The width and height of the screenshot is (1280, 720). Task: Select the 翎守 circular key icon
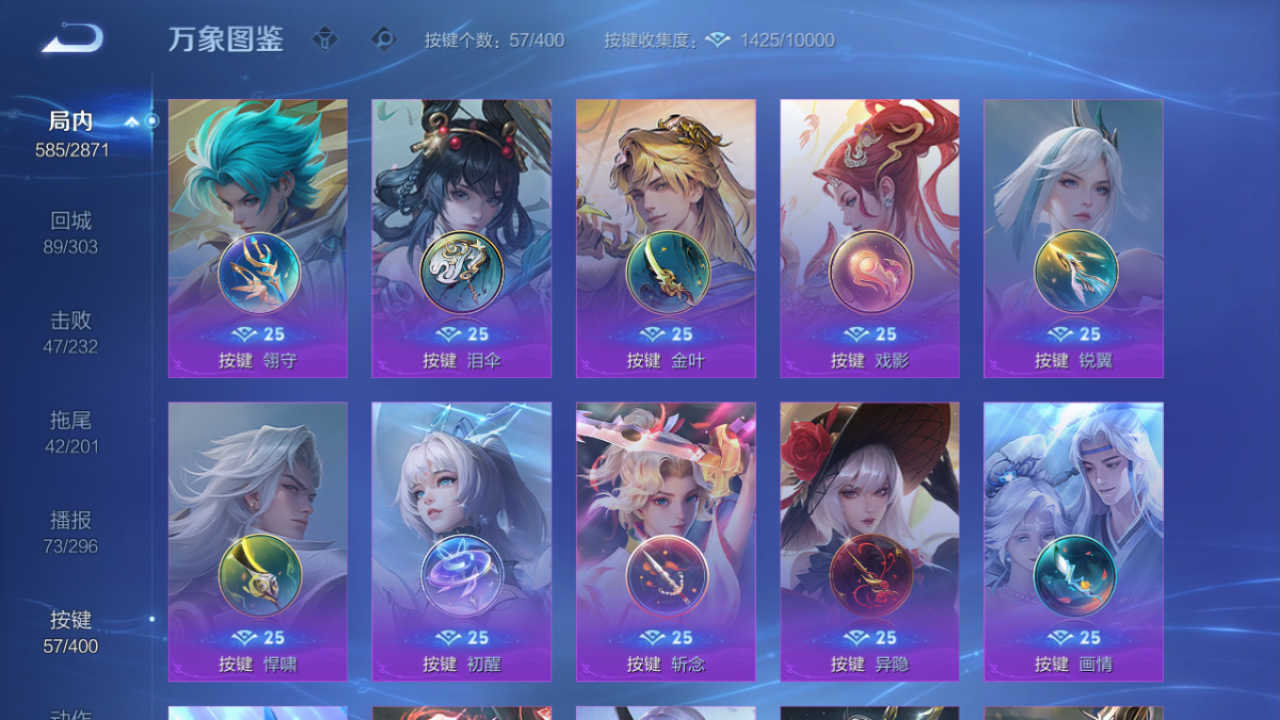coord(258,272)
